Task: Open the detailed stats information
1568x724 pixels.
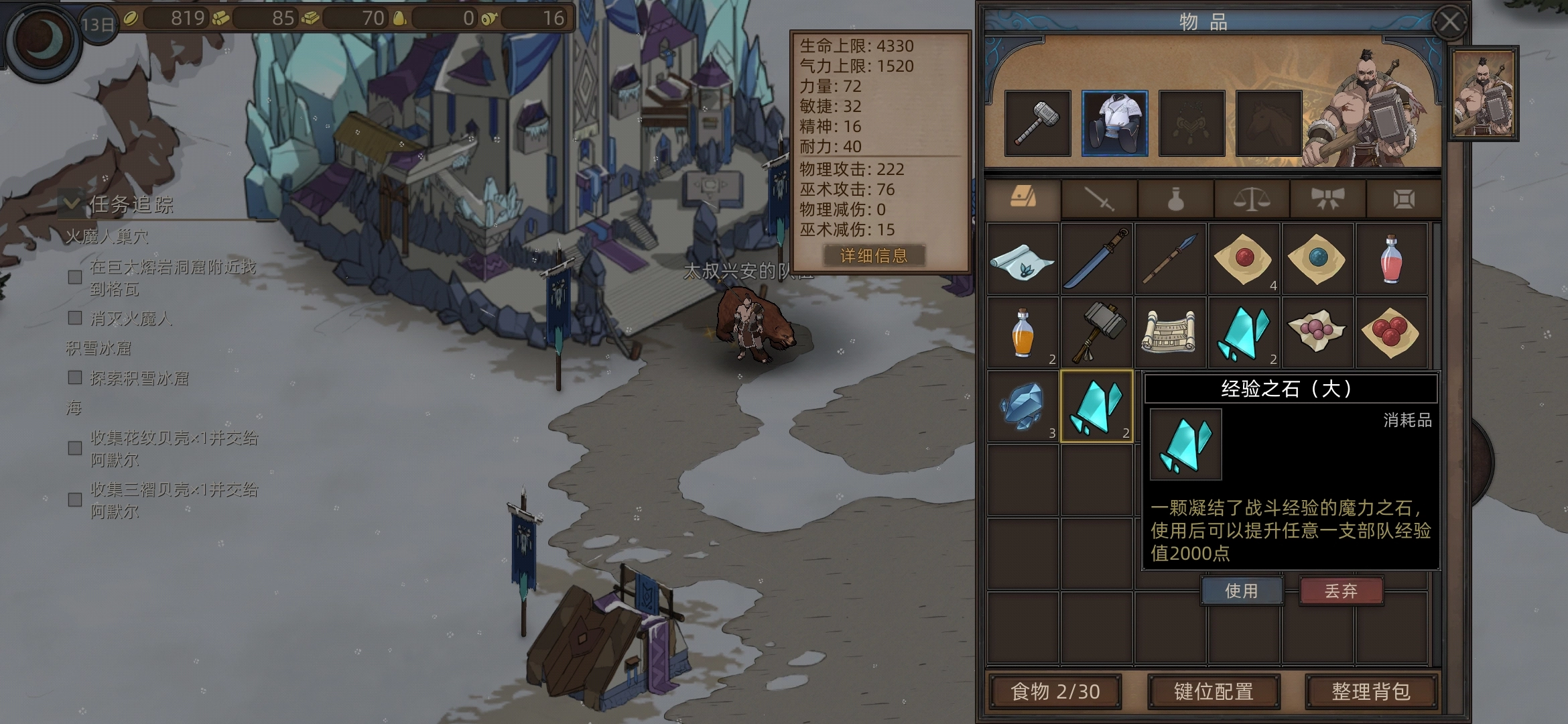Action: pyautogui.click(x=874, y=255)
